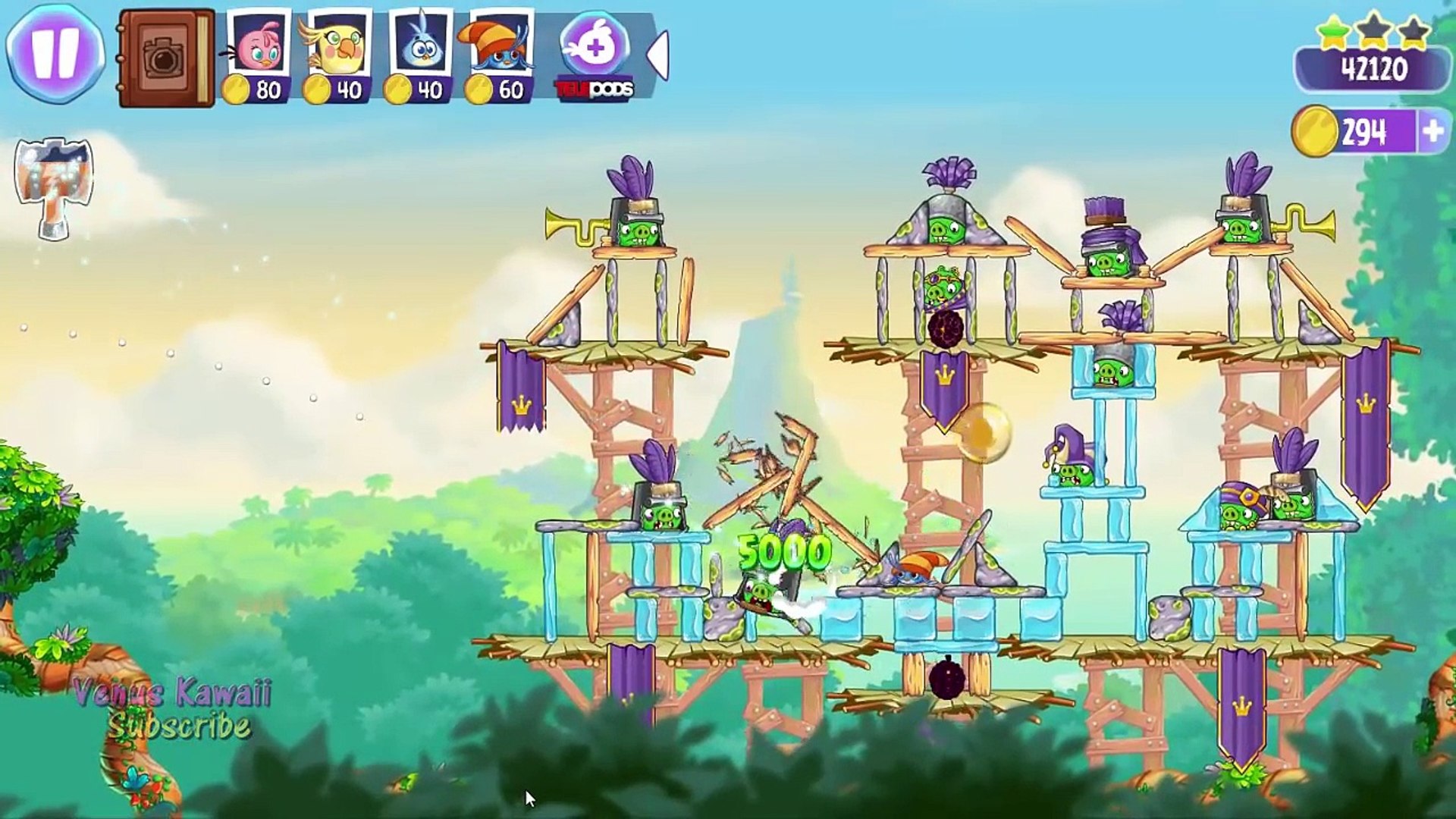This screenshot has height=819, width=1456.
Task: Open the photo album book
Action: tap(166, 58)
